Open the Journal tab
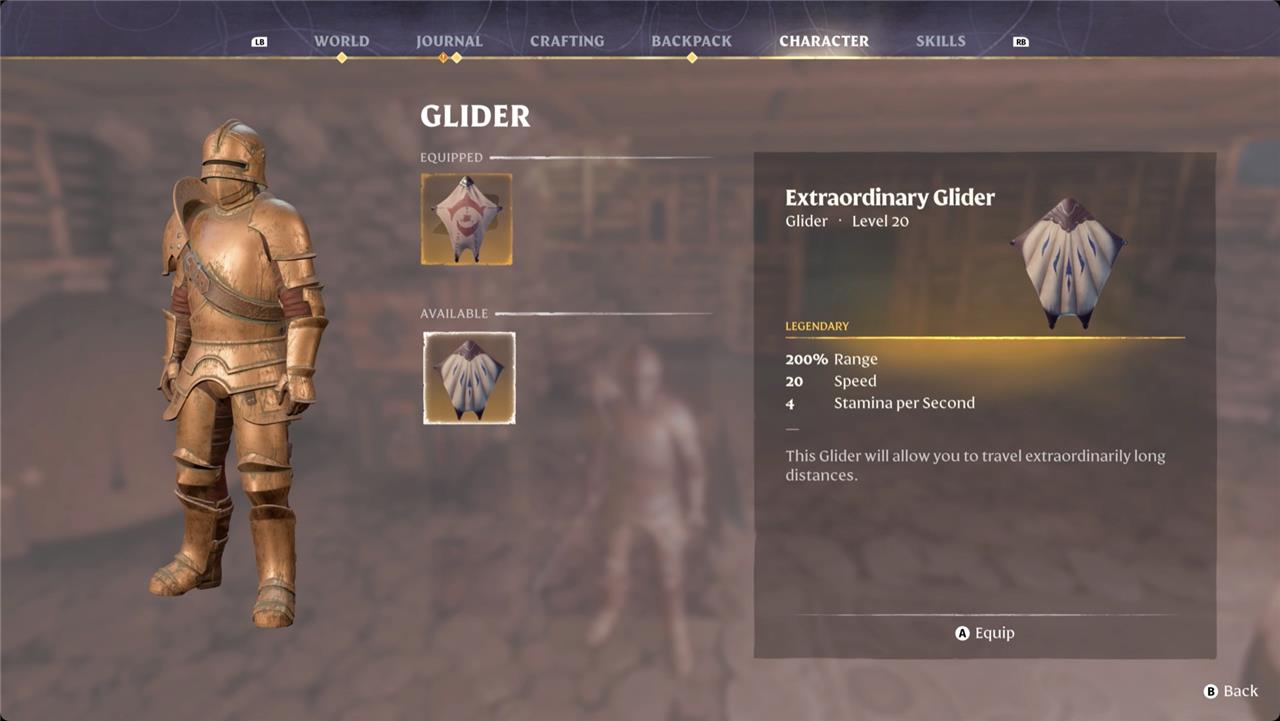1280x721 pixels. point(449,41)
